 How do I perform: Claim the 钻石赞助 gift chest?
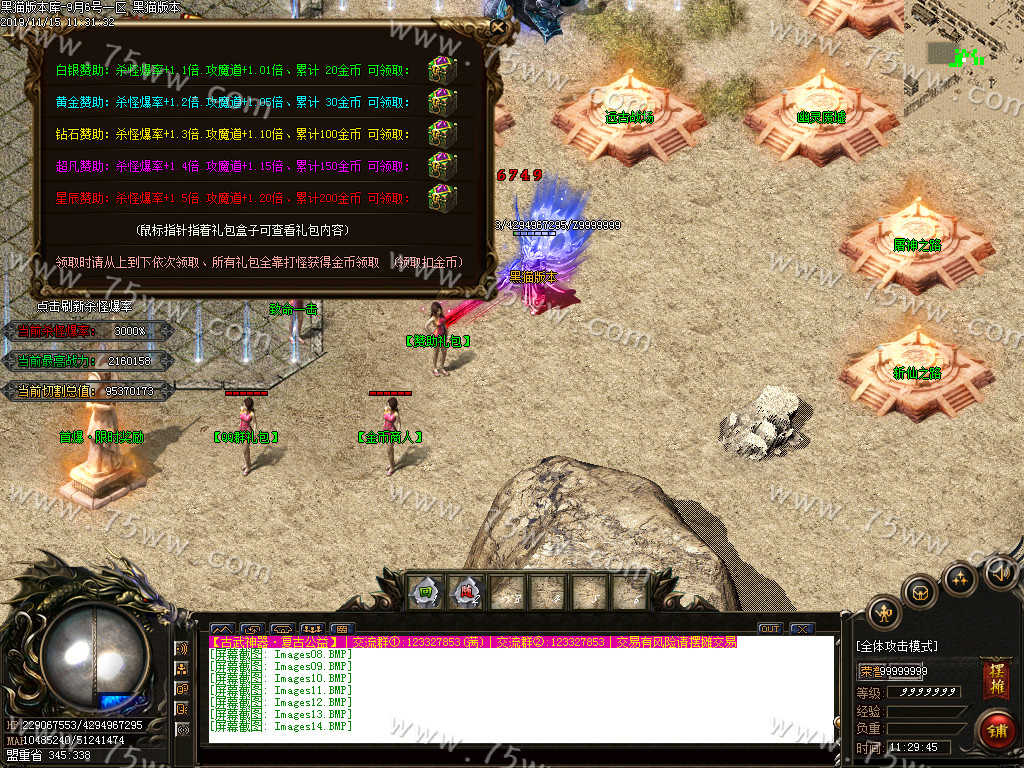tap(441, 134)
